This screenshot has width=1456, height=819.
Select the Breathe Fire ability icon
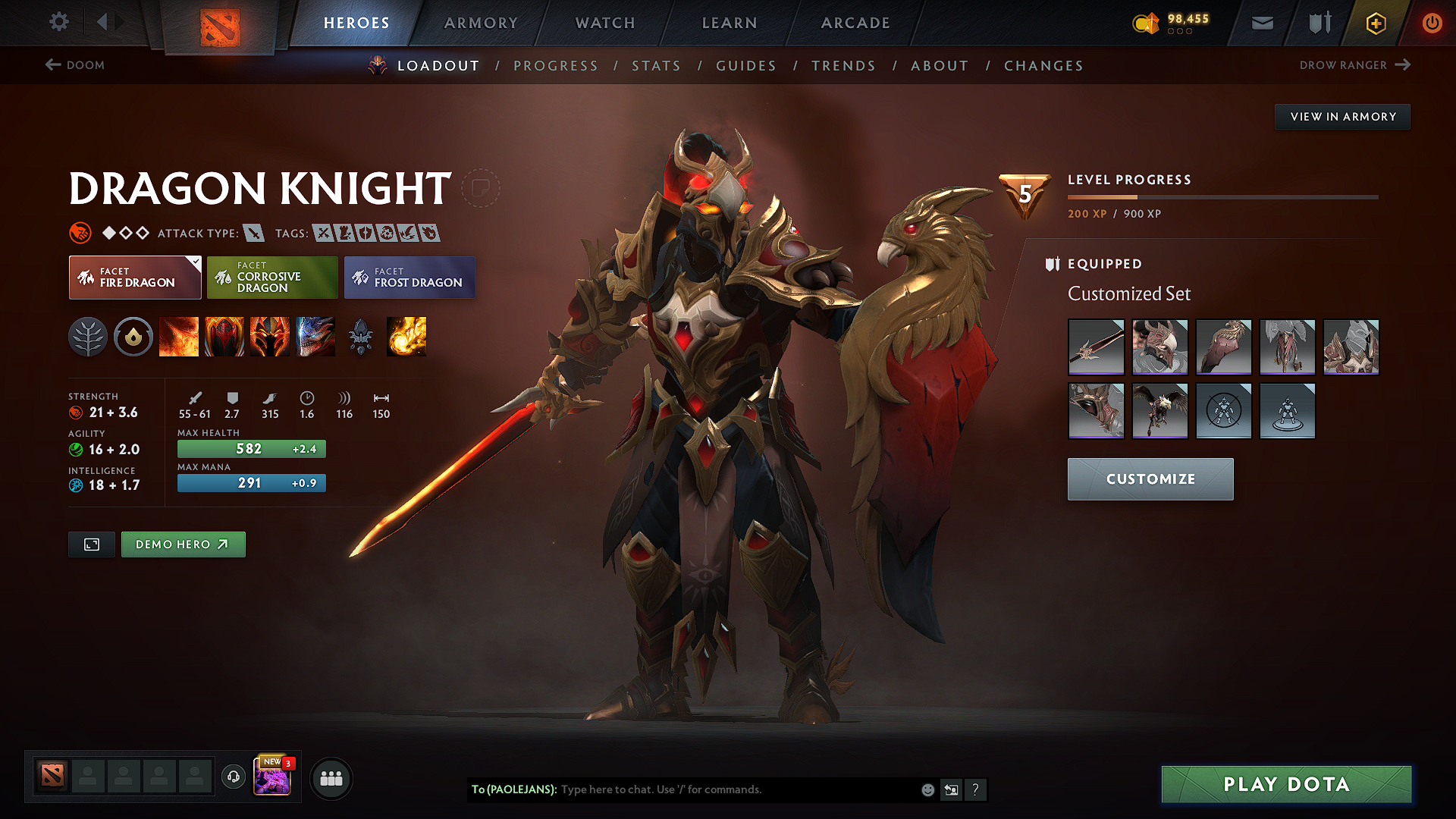coord(179,337)
